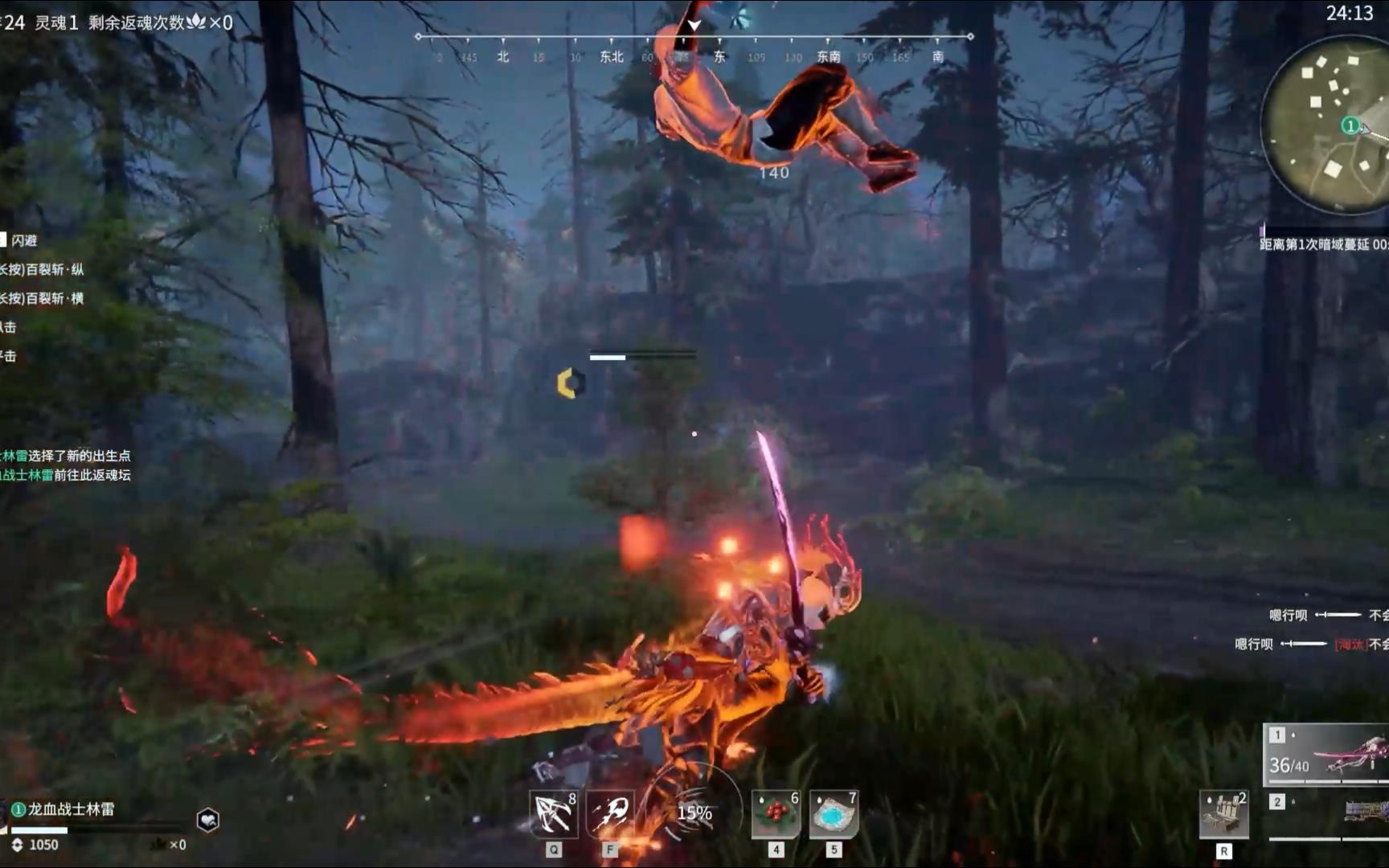Screen dimensions: 1389x868
Task: Activate the grappling hook skill icon
Action: point(553,815)
